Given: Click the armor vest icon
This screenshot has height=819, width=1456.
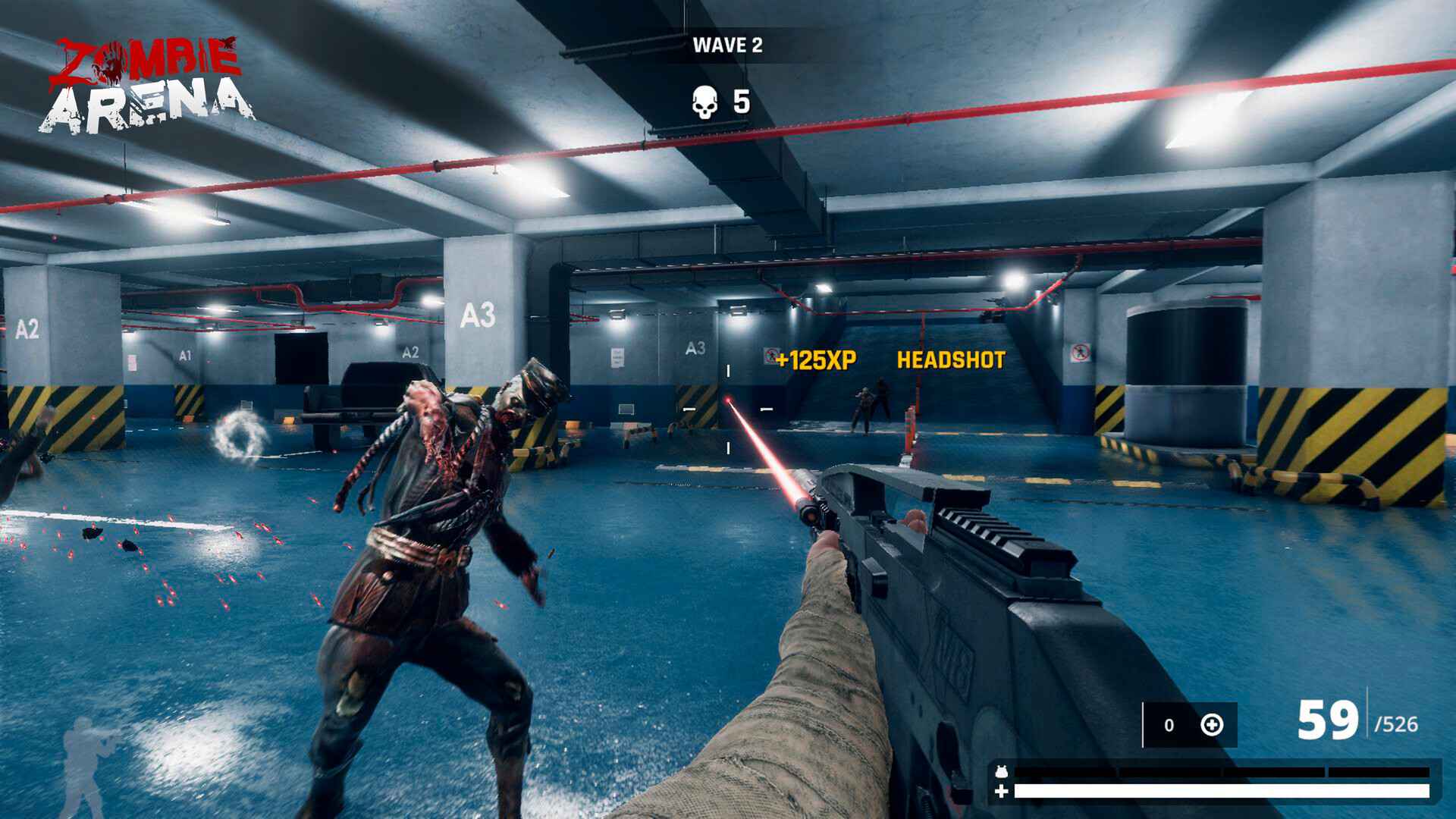Looking at the screenshot, I should point(1002,770).
